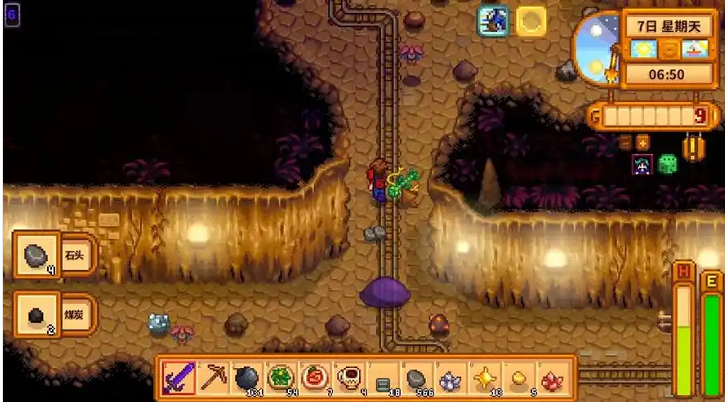The width and height of the screenshot is (725, 402).
Task: Click the blue speed buff icon
Action: [x=493, y=21]
